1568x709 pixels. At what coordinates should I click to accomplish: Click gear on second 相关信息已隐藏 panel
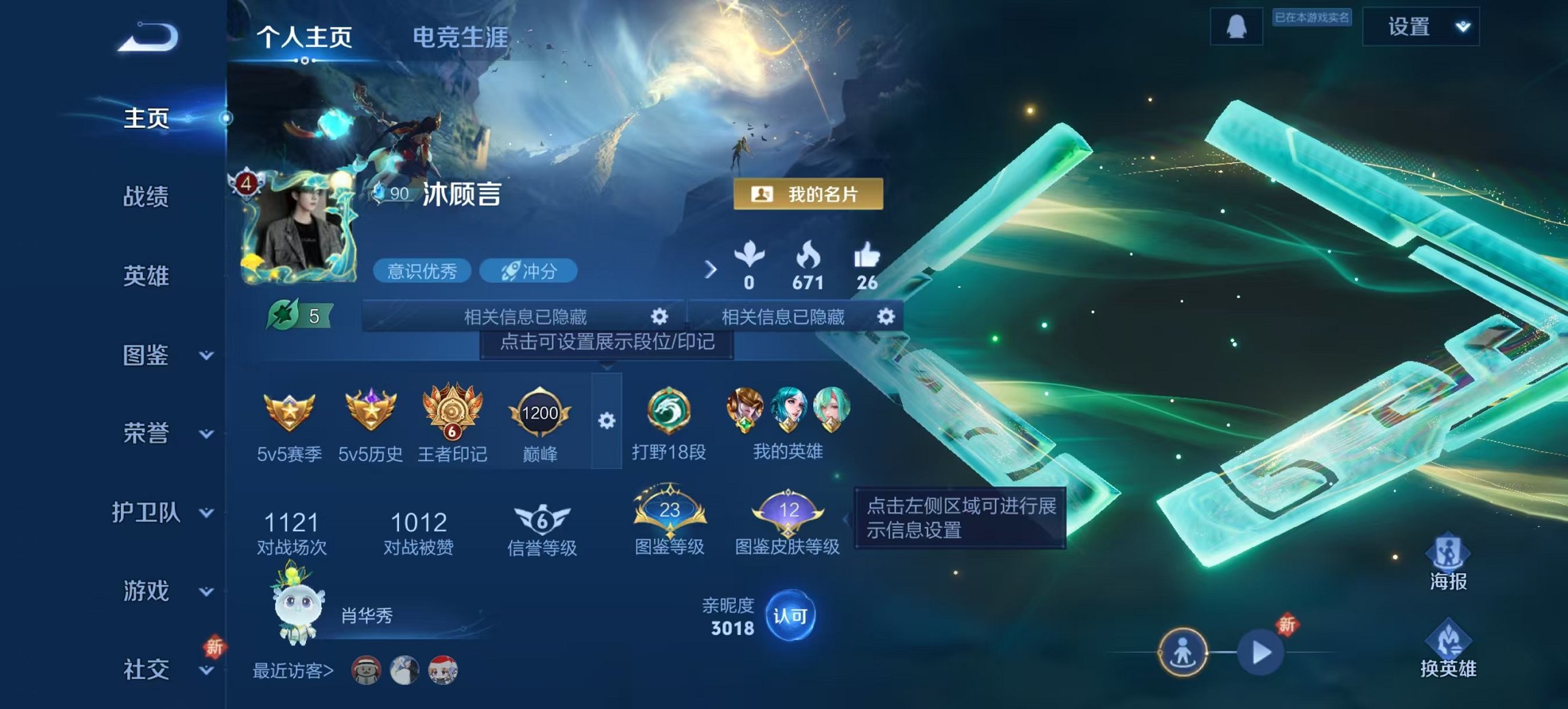click(x=887, y=317)
